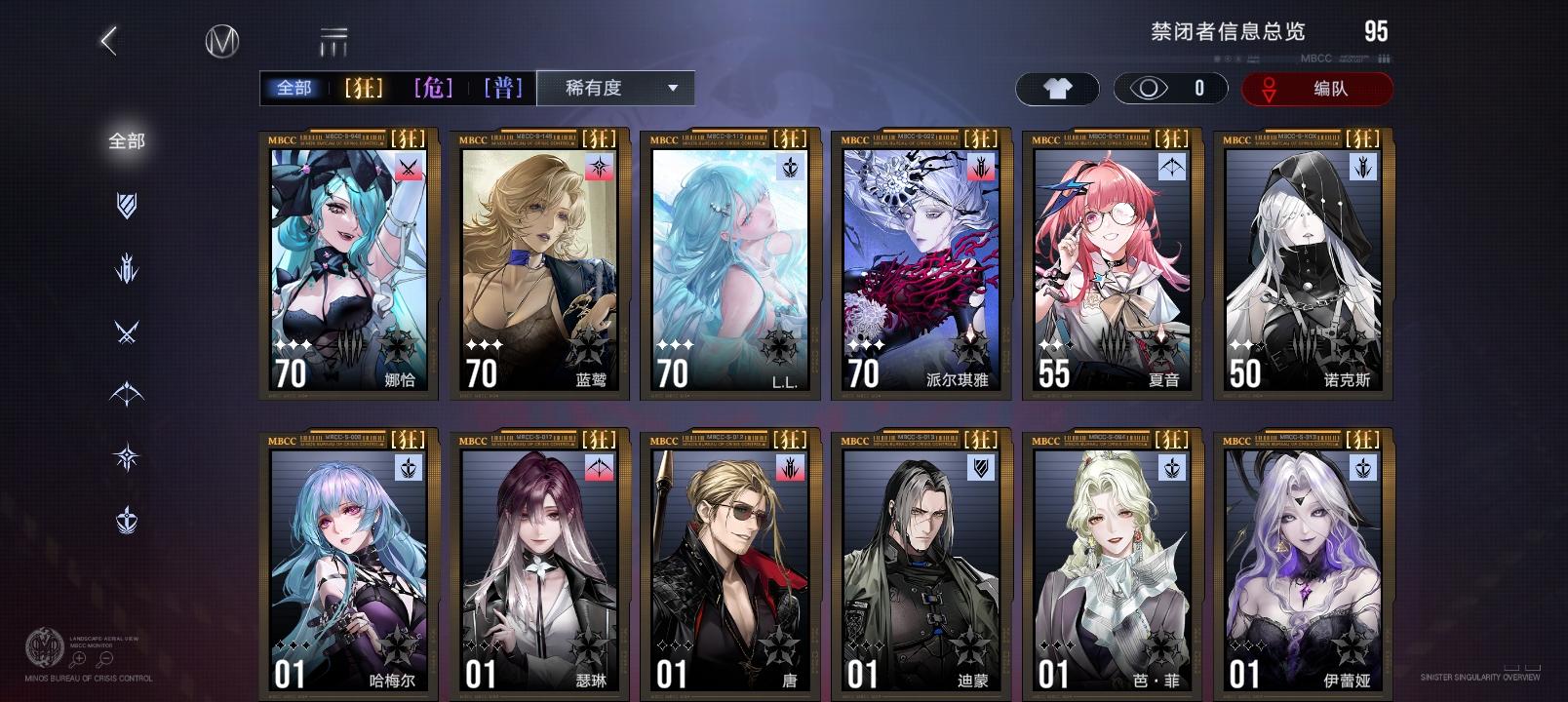Select the dagger class filter icon
This screenshot has width=1568, height=702.
tap(127, 269)
